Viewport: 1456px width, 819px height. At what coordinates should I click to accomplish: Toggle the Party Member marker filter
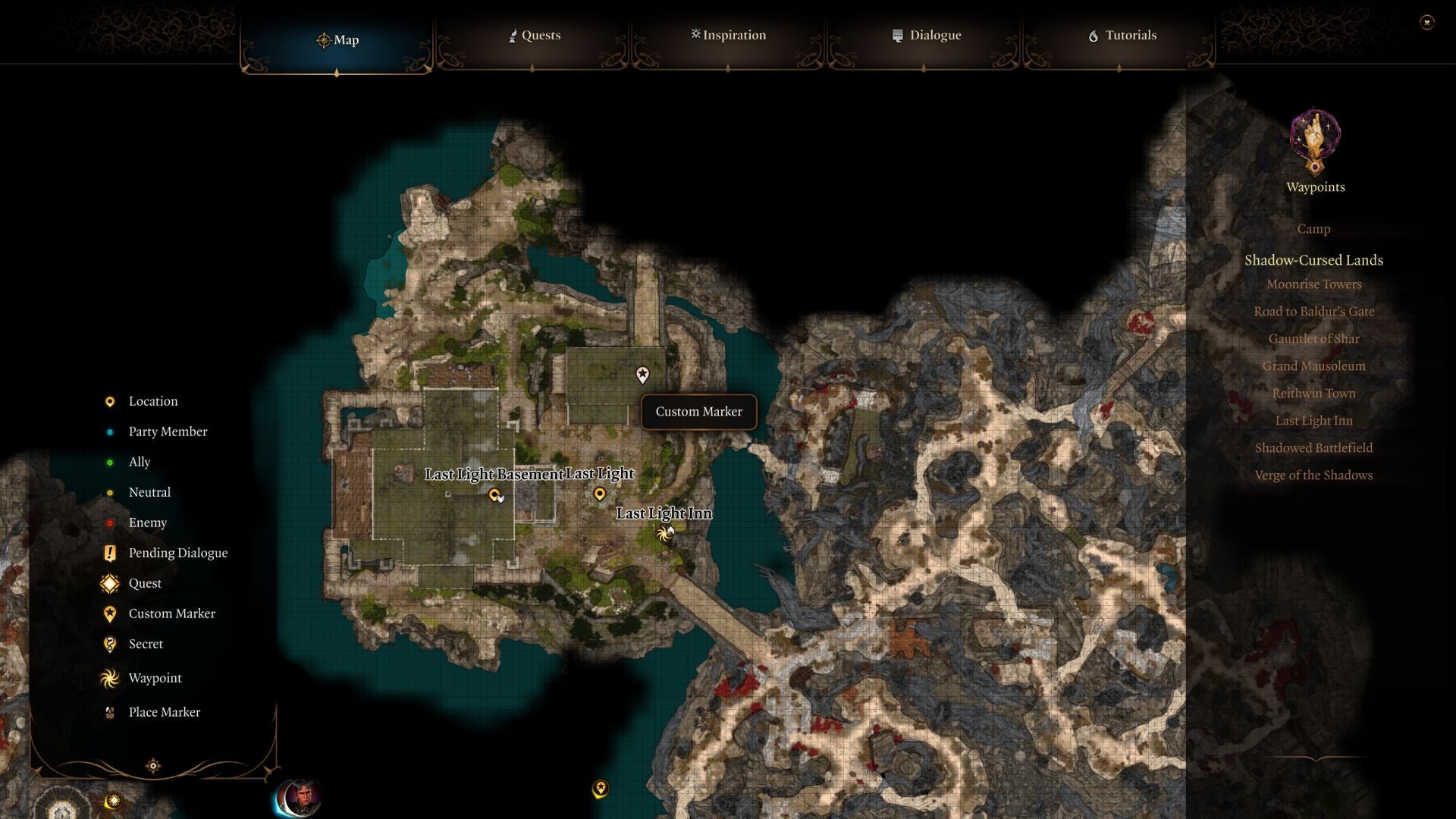coord(109,431)
